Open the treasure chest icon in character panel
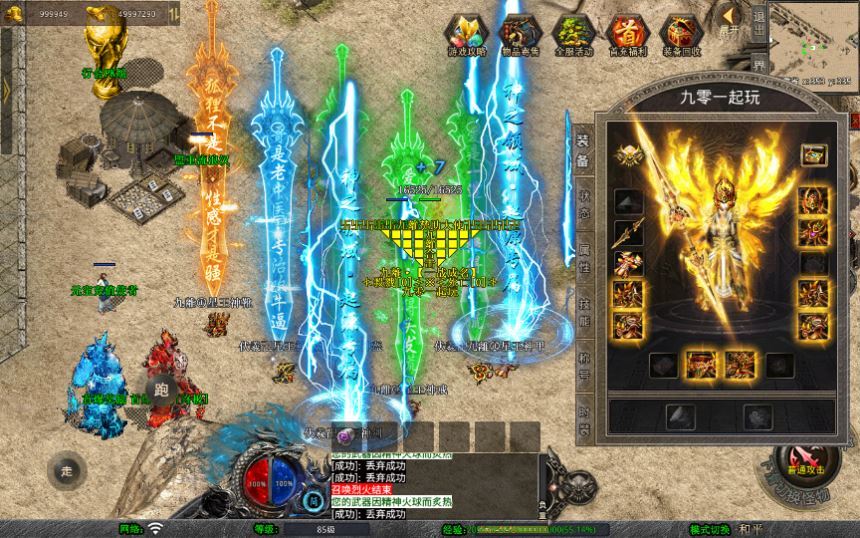Screen dimensions: 860x538 point(812,155)
